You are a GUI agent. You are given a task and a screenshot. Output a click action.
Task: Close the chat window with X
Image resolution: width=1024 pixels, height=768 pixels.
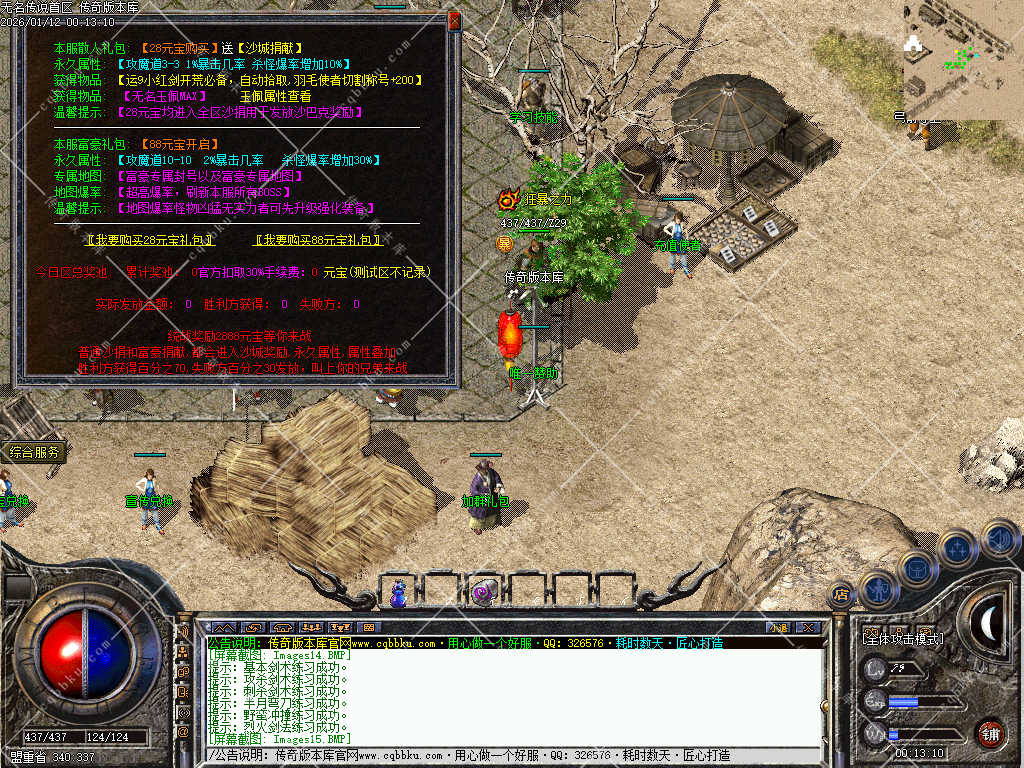click(x=807, y=627)
